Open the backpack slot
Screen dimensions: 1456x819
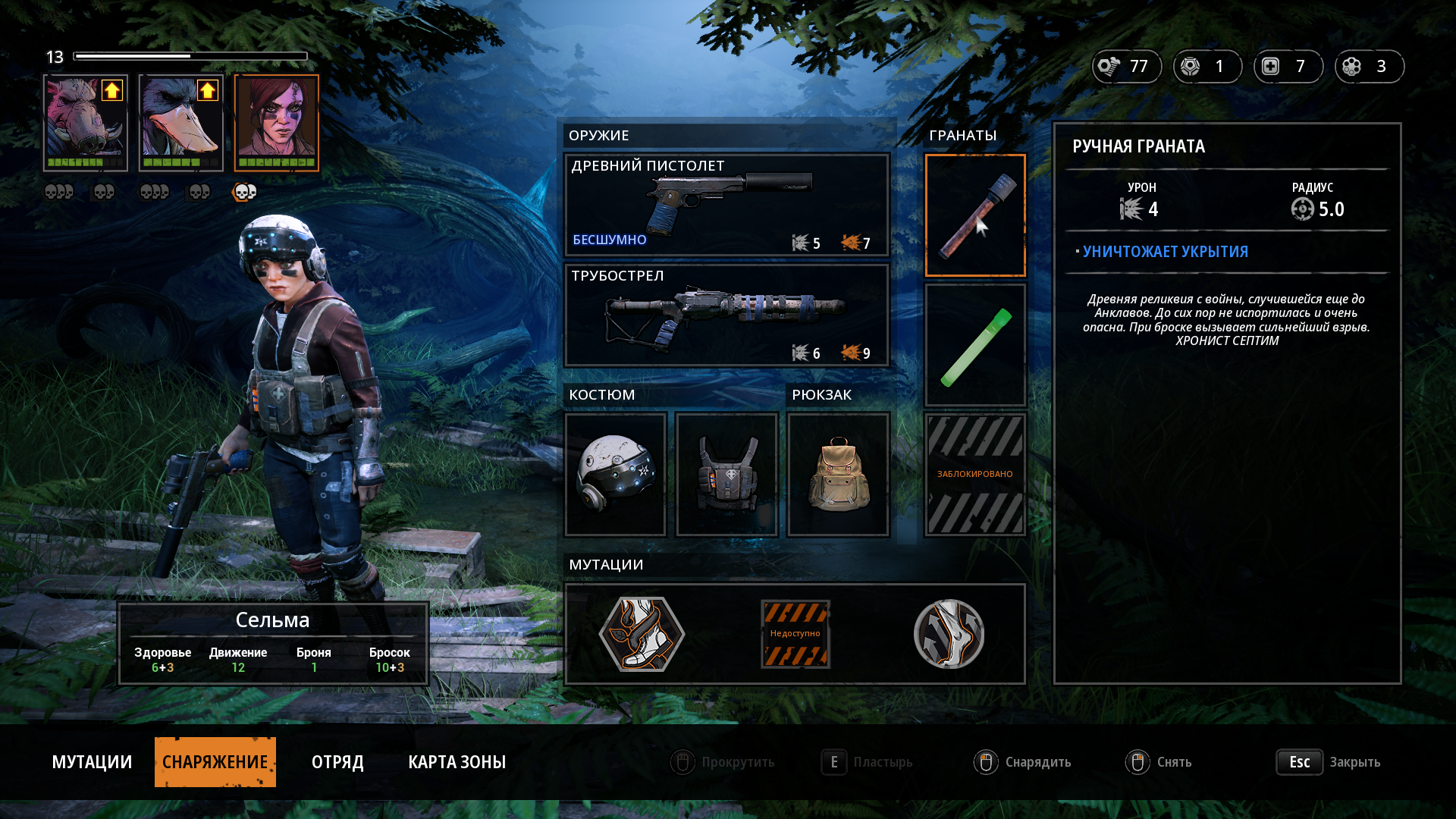838,475
